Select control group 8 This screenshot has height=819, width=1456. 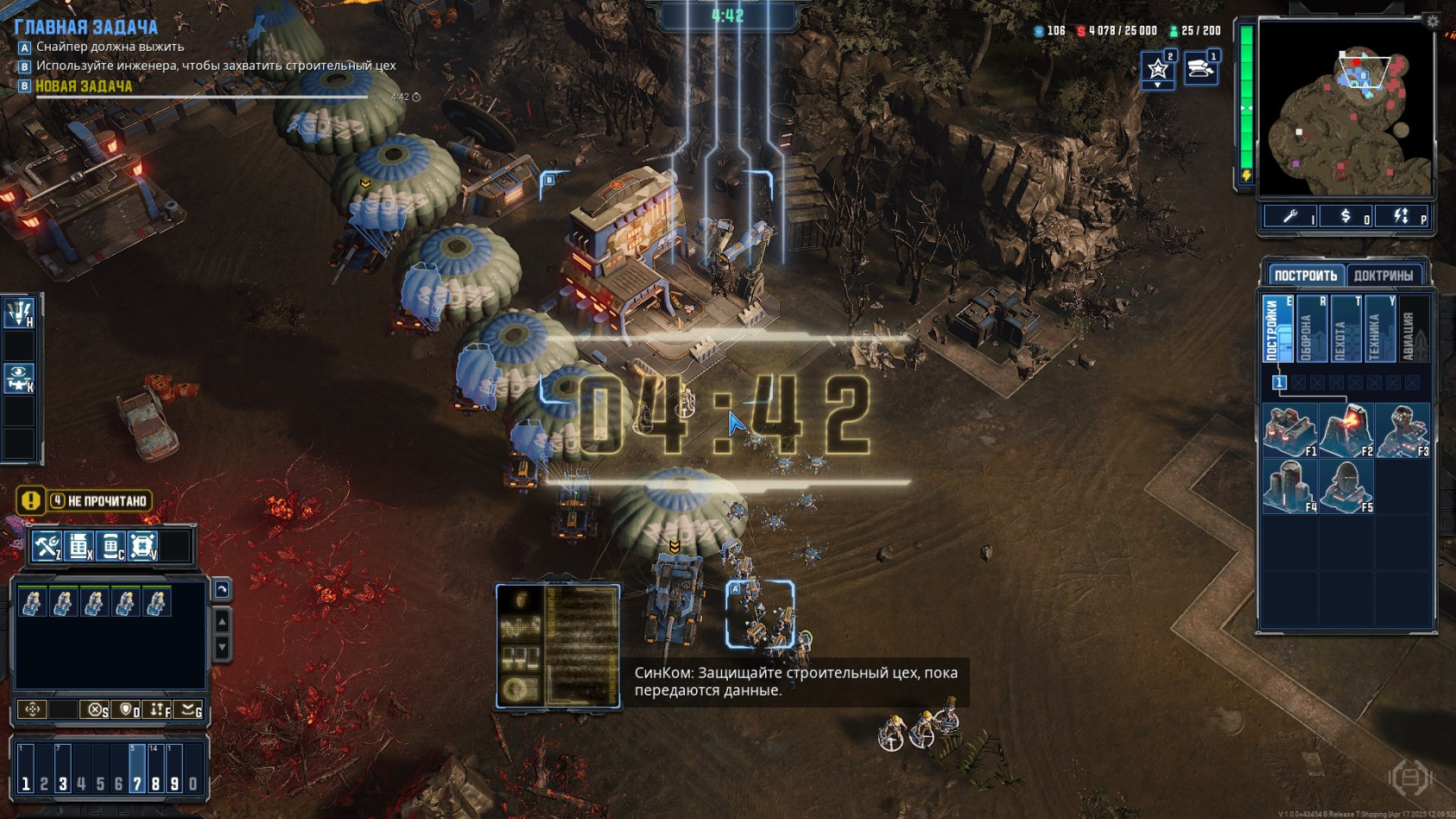pyautogui.click(x=155, y=769)
